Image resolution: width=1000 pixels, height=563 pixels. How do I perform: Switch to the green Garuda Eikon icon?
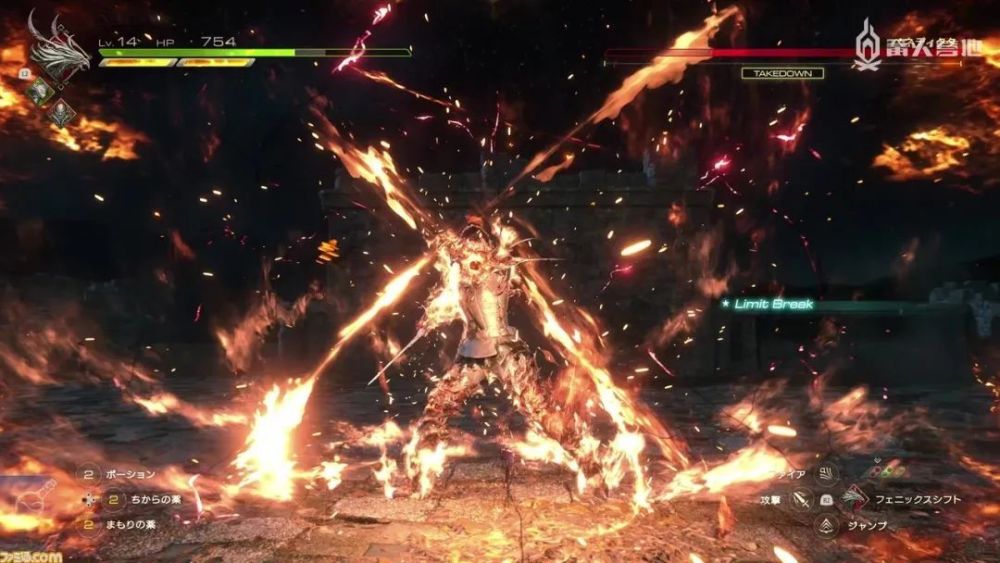[x=40, y=91]
